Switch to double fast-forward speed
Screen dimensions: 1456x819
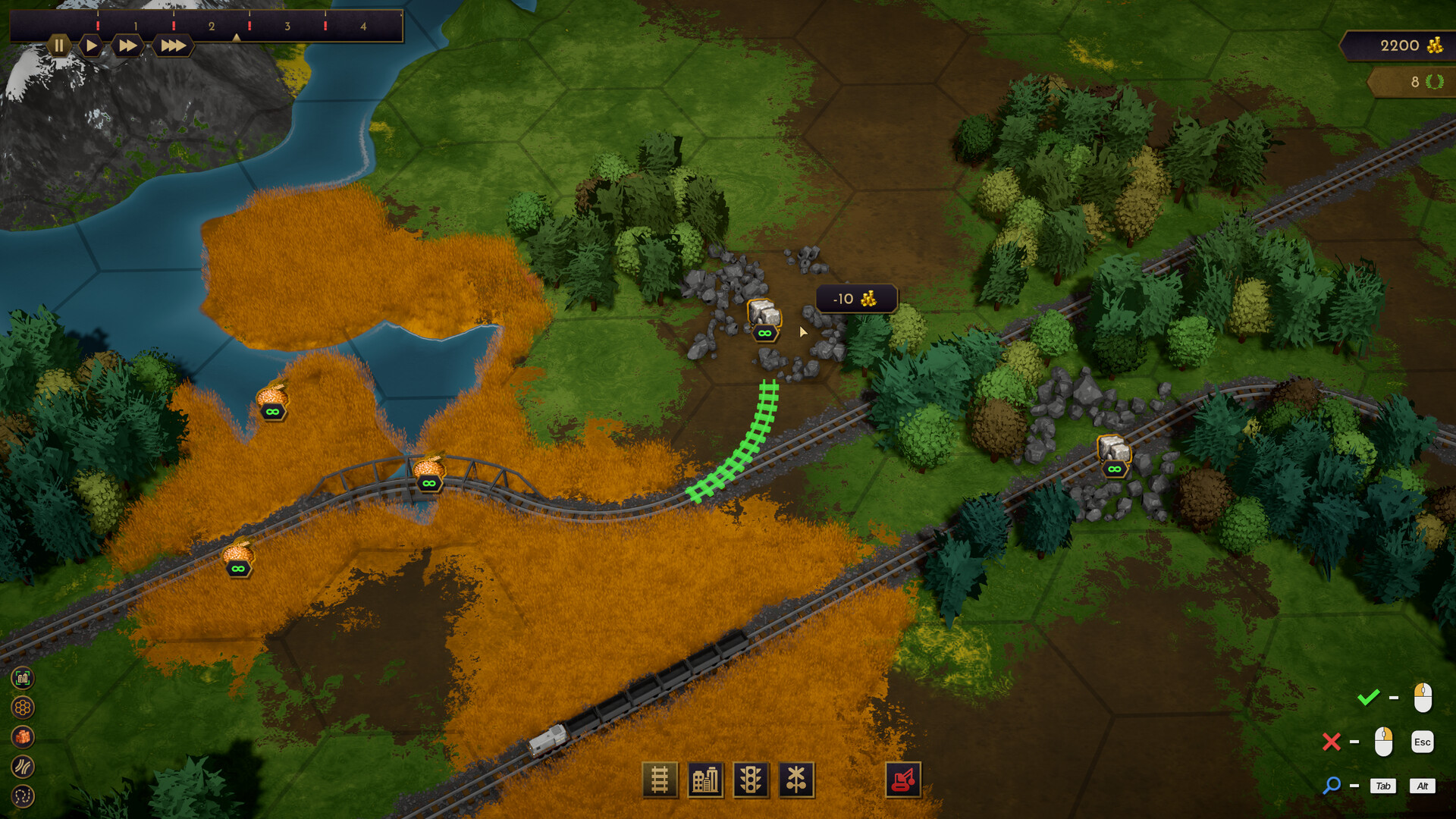[x=128, y=45]
